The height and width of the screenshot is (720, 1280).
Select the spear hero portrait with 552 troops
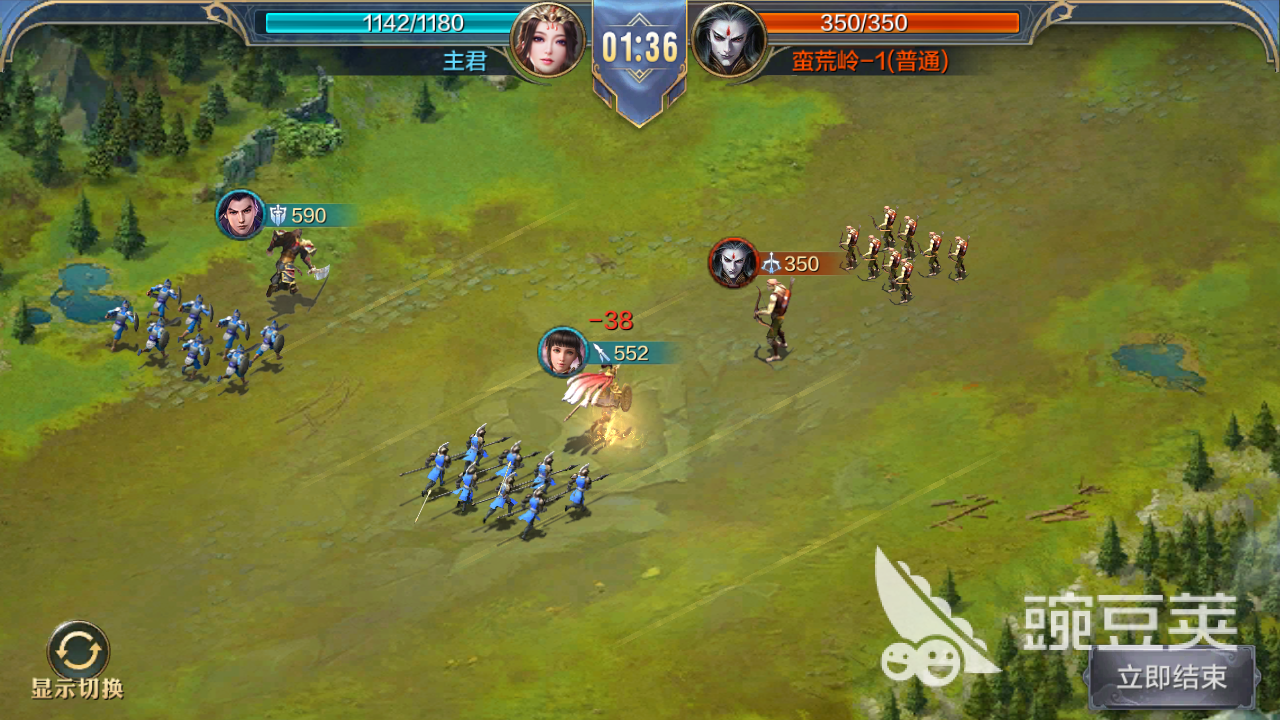[x=563, y=352]
